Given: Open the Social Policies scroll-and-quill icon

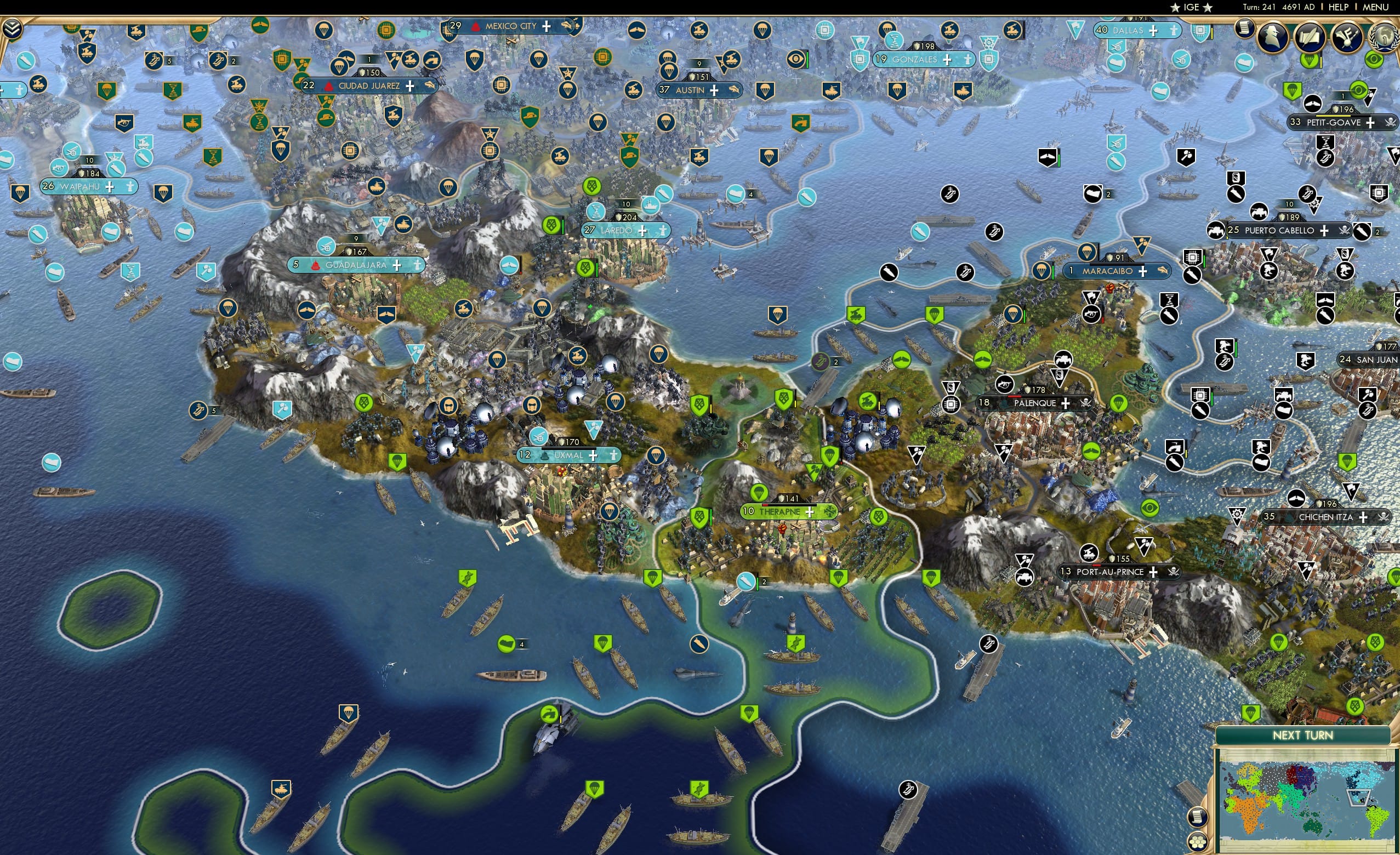Looking at the screenshot, I should tap(1310, 37).
